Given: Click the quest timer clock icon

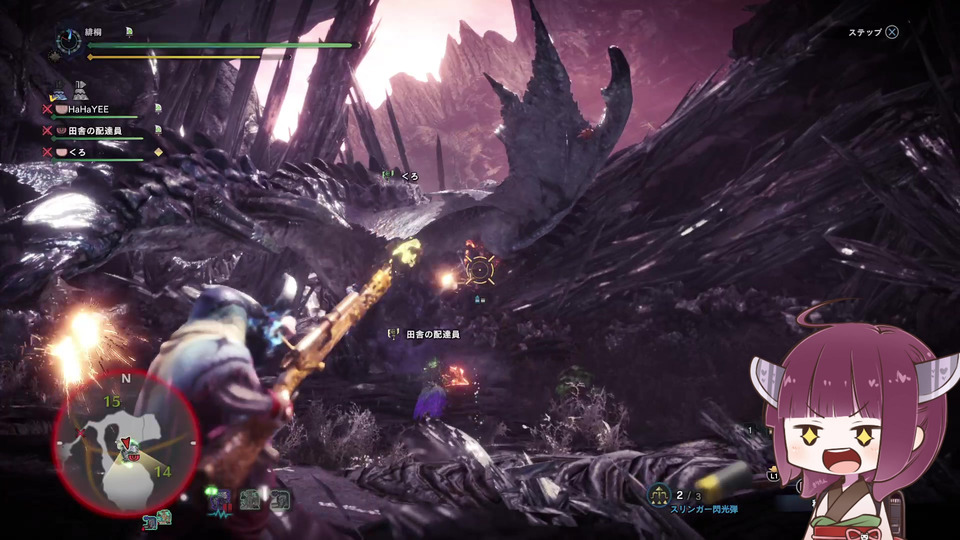Looking at the screenshot, I should click(69, 40).
